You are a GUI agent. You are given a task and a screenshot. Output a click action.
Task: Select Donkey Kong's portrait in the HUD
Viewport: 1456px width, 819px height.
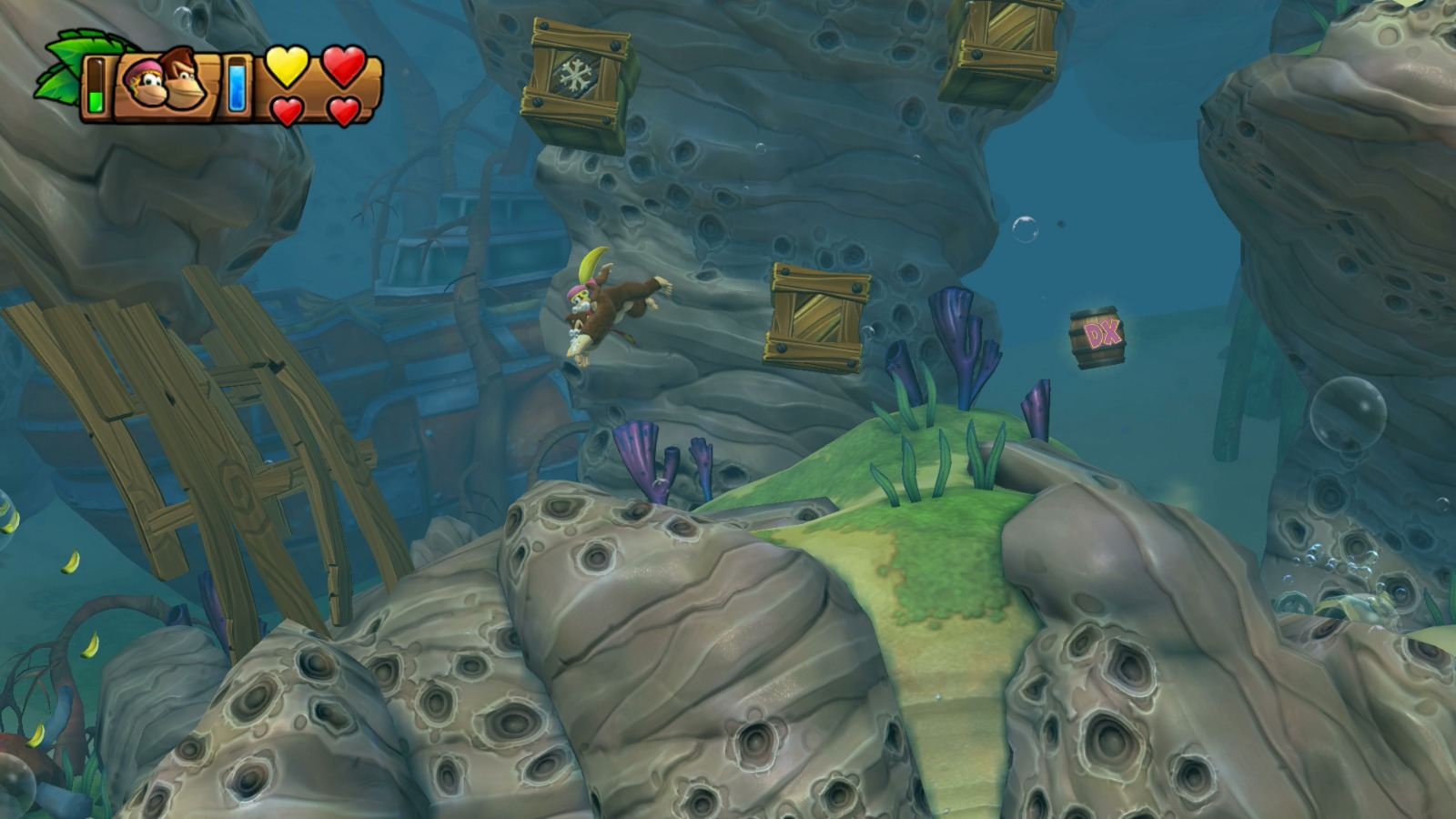[185, 78]
